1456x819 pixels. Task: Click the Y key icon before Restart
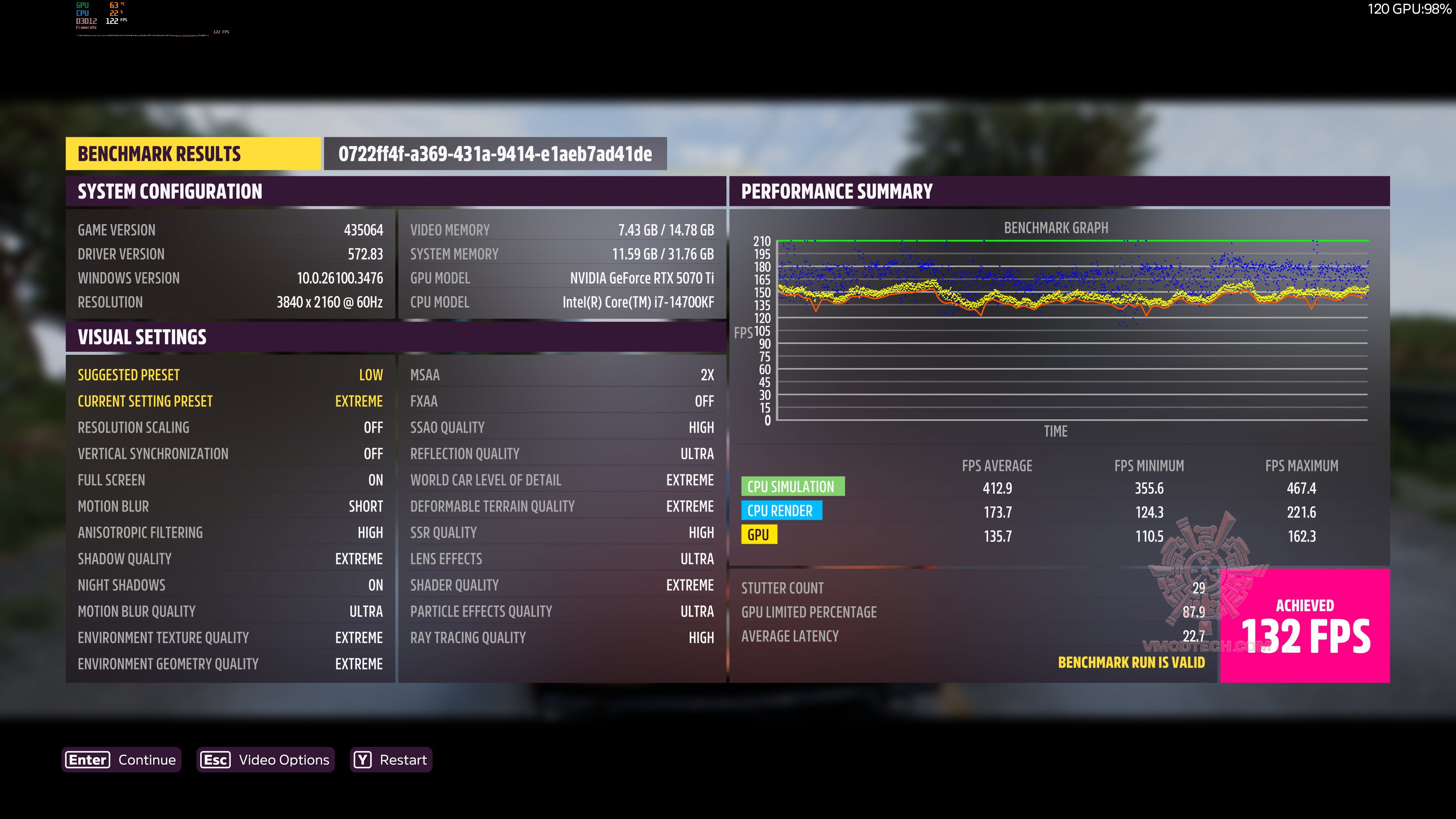[362, 759]
